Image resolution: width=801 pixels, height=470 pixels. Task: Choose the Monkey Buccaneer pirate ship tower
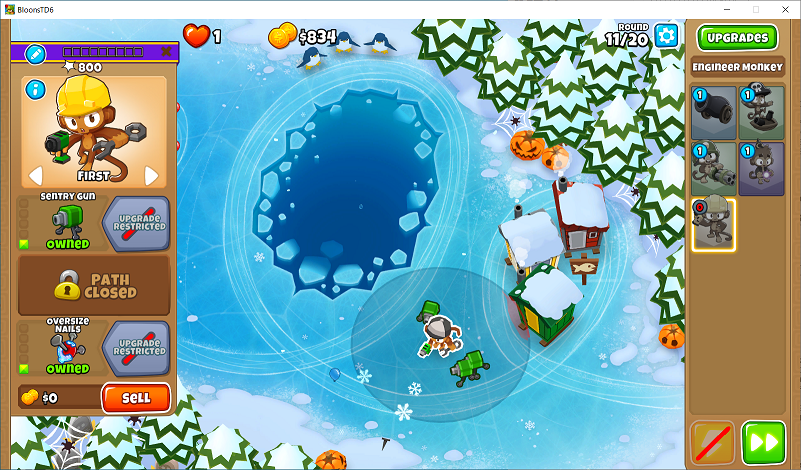pos(761,113)
